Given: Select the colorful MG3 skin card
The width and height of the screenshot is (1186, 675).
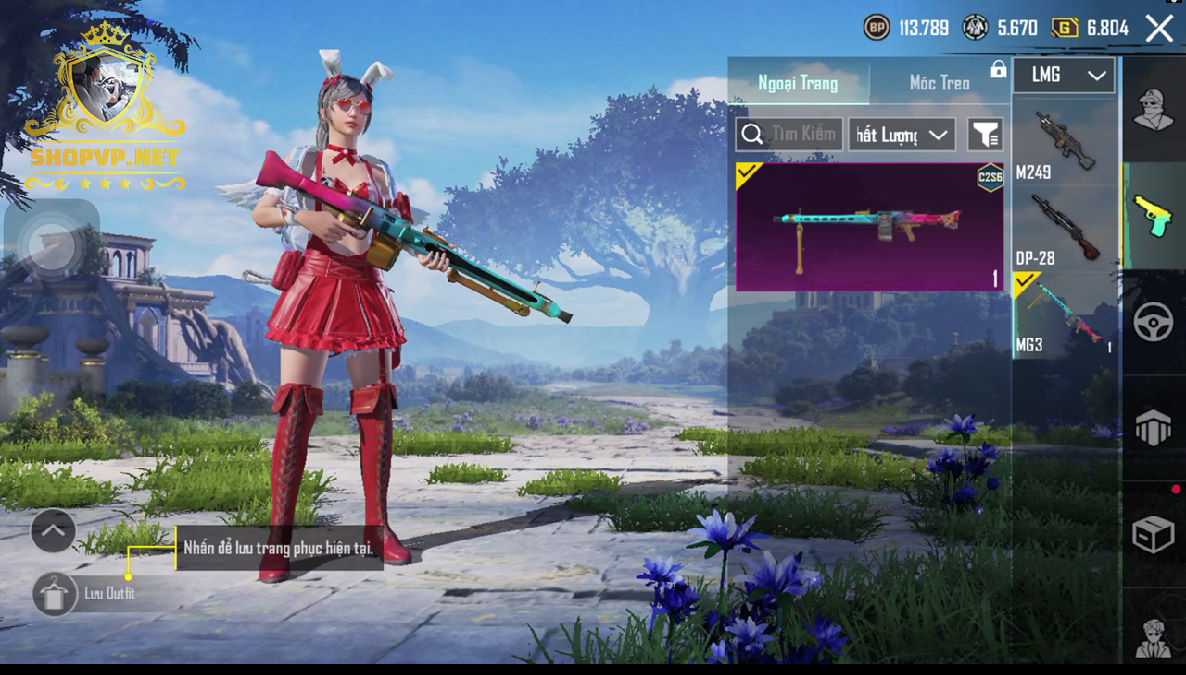Looking at the screenshot, I should click(x=870, y=227).
